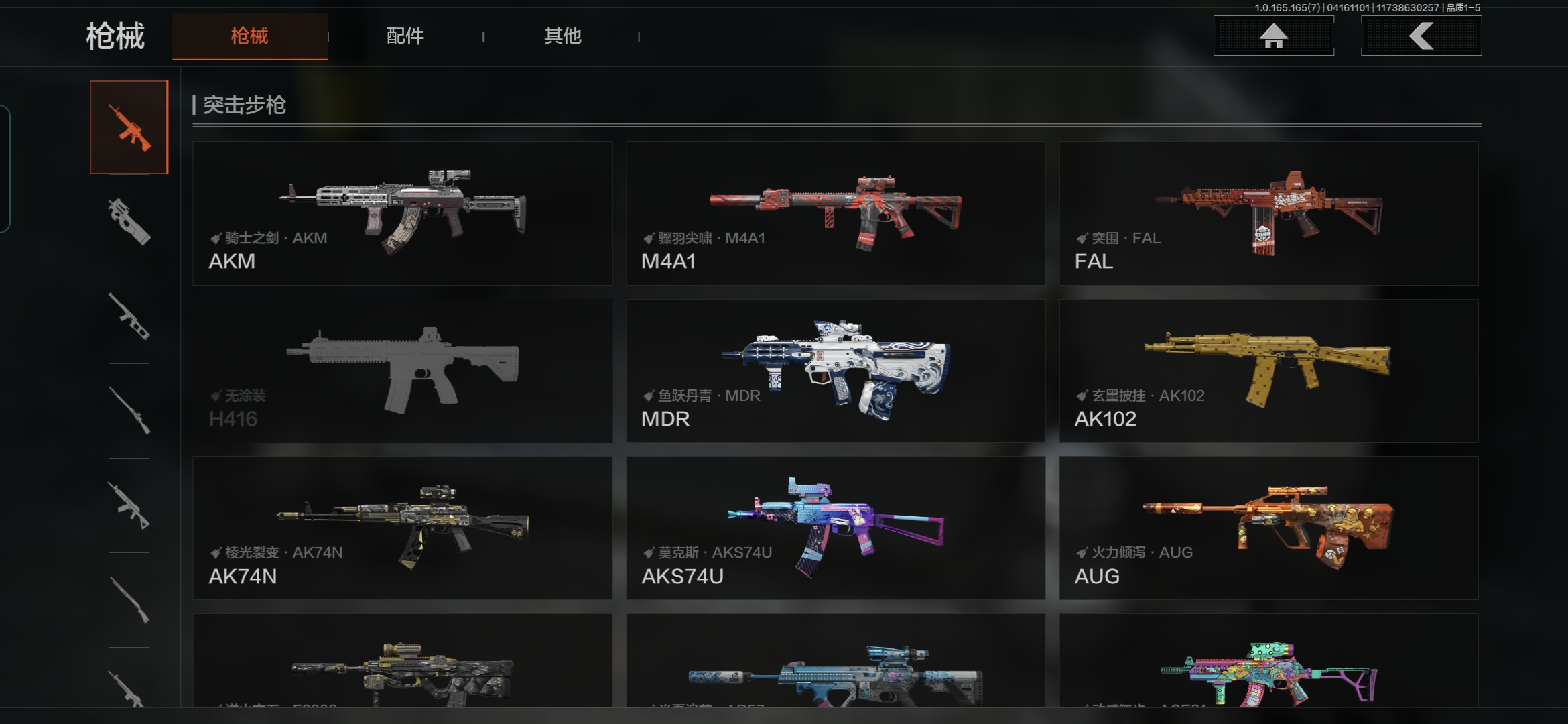Select the 其他 tab
The image size is (1568, 724).
563,36
